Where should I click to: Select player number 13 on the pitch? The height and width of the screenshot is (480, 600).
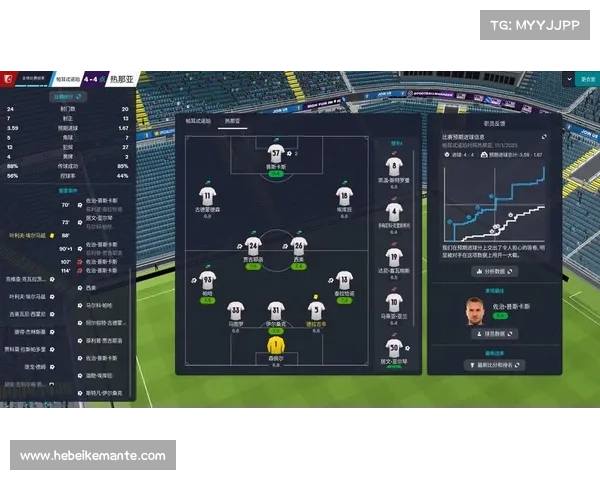click(344, 280)
